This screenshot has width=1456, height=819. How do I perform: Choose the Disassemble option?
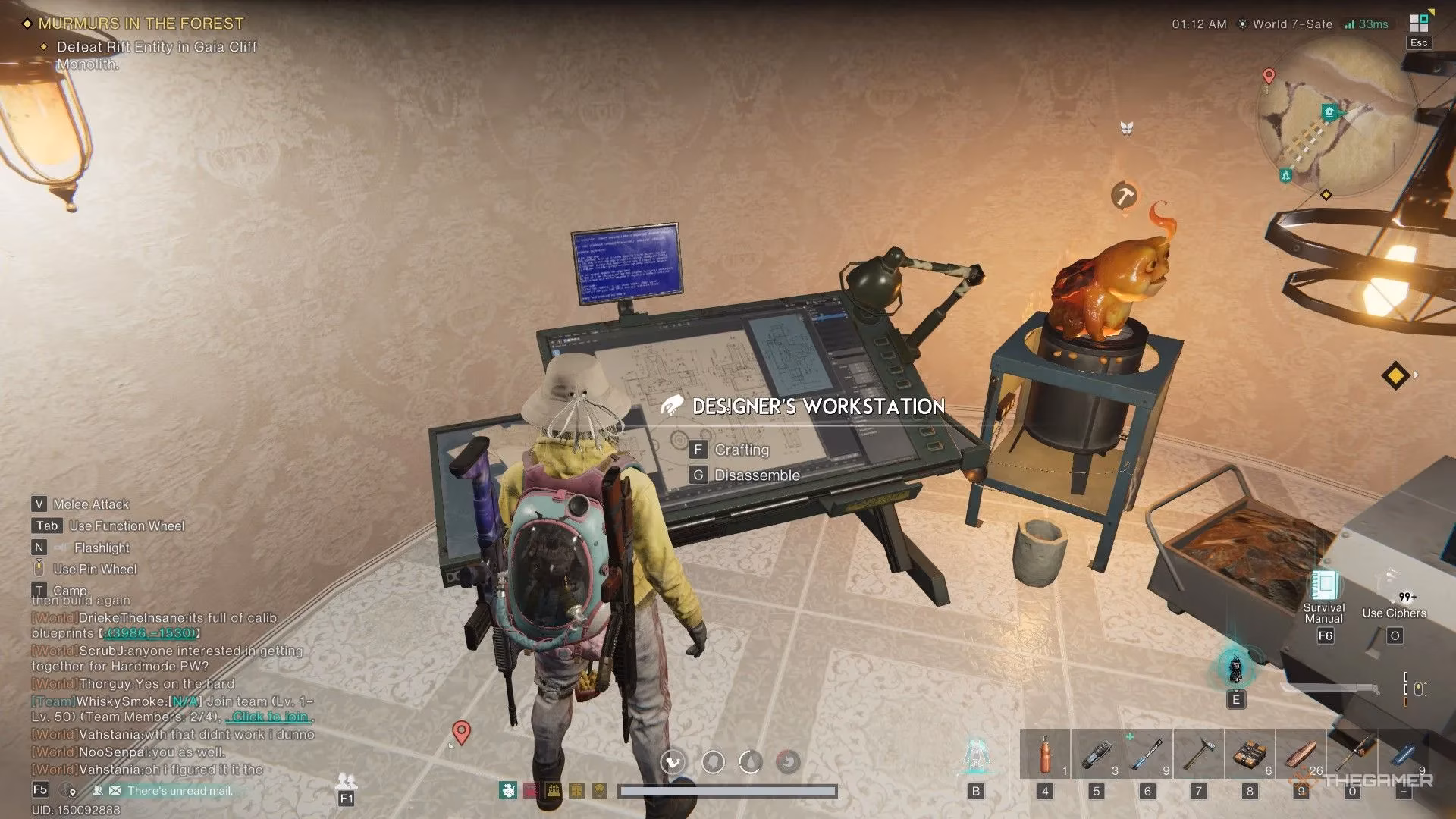coord(756,475)
